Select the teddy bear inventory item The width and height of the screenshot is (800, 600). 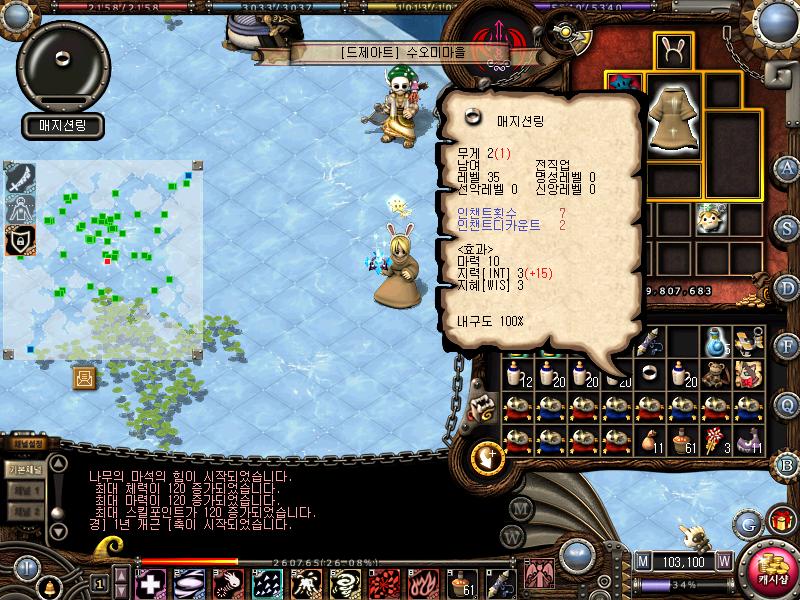pyautogui.click(x=714, y=373)
